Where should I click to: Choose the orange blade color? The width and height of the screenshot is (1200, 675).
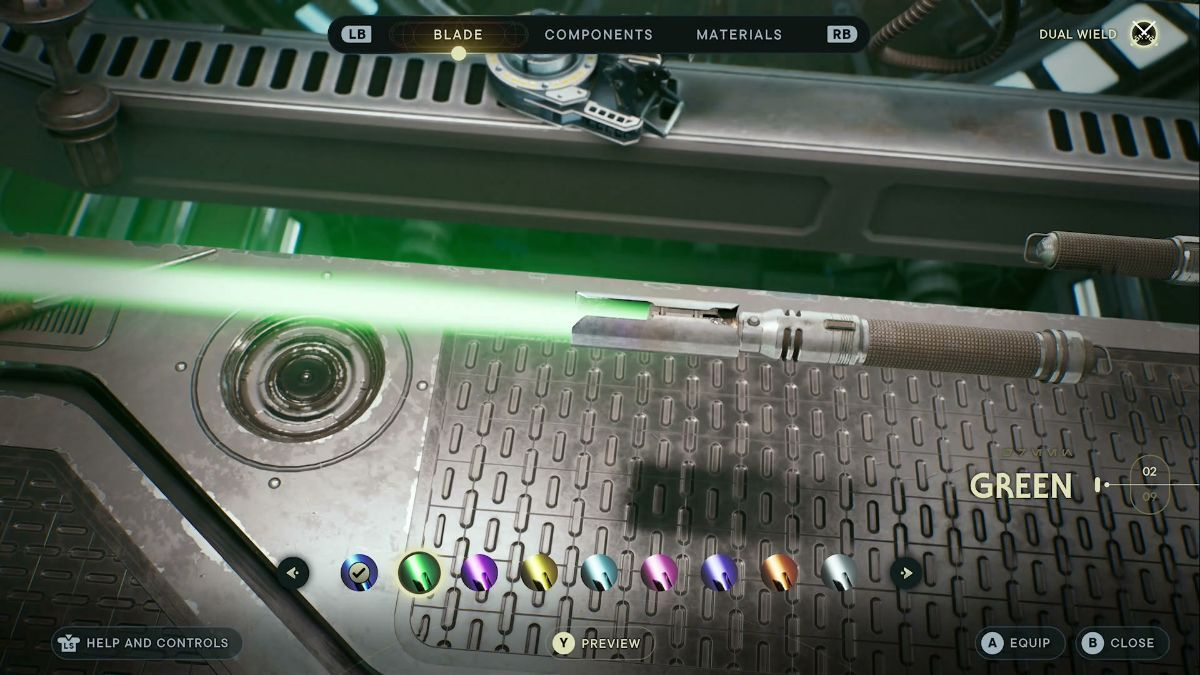pyautogui.click(x=779, y=573)
